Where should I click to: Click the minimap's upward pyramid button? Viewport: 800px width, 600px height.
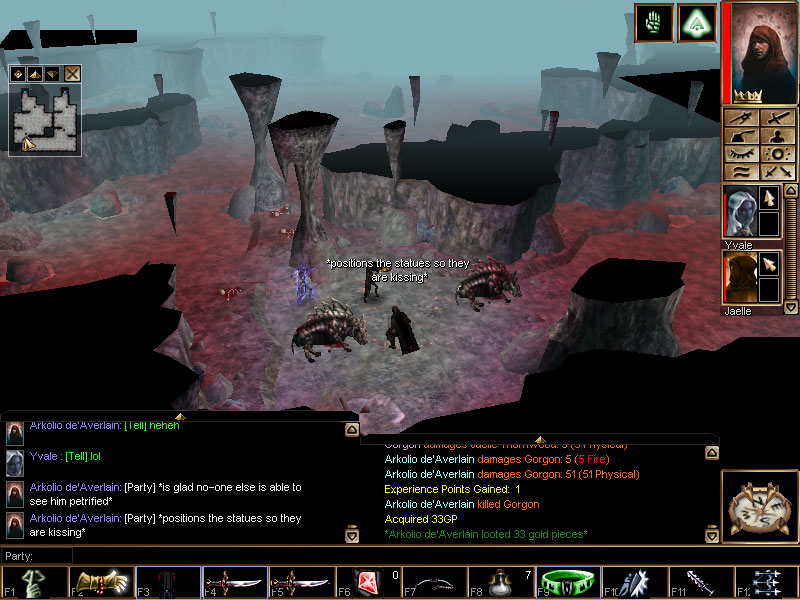[x=35, y=73]
